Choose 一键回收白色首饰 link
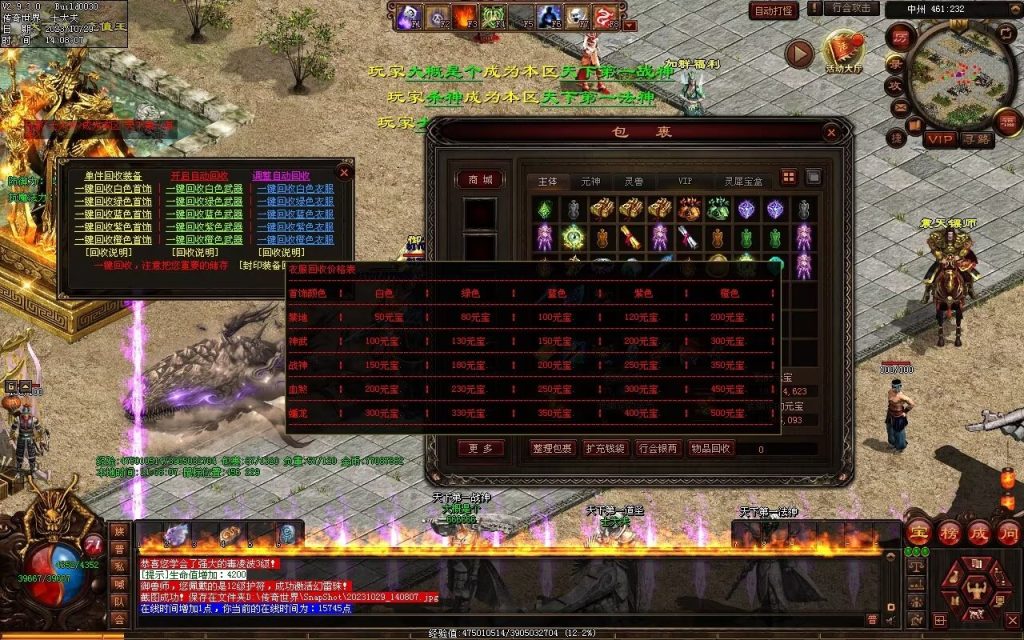Viewport: 1024px width, 640px height. [x=113, y=188]
